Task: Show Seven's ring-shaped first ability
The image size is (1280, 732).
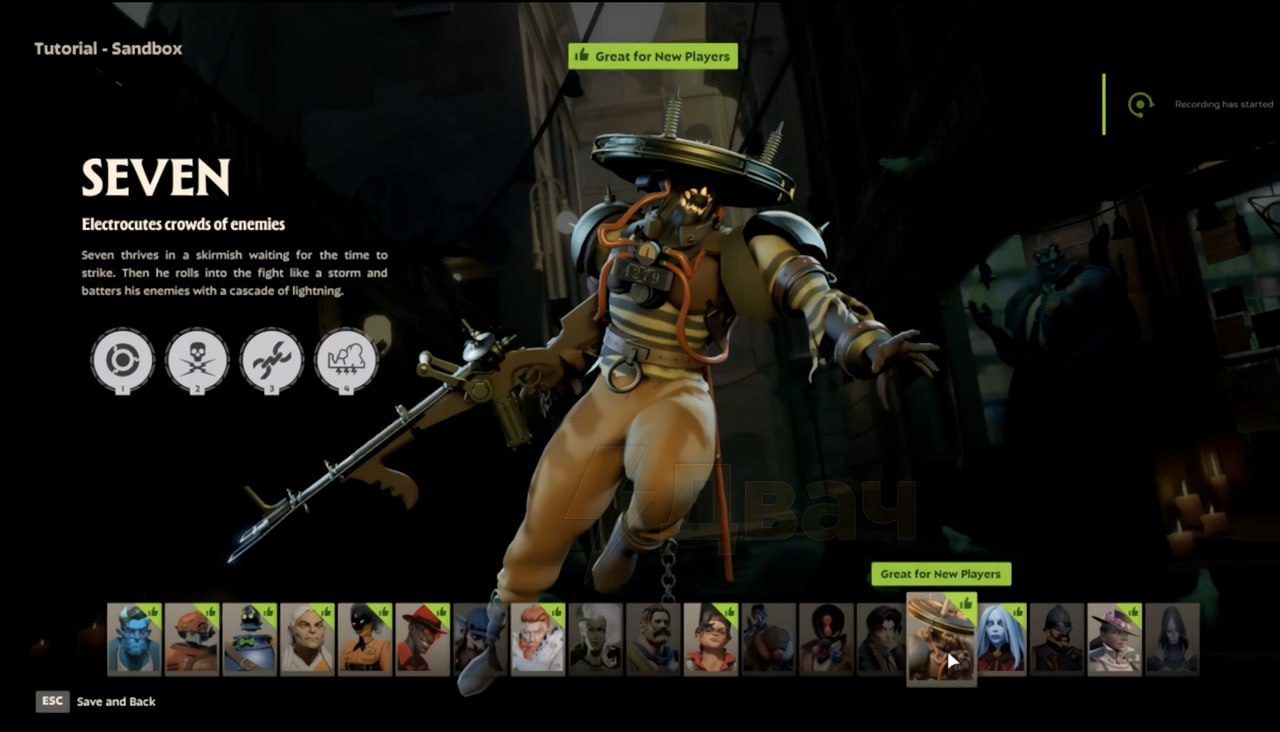Action: pyautogui.click(x=123, y=359)
